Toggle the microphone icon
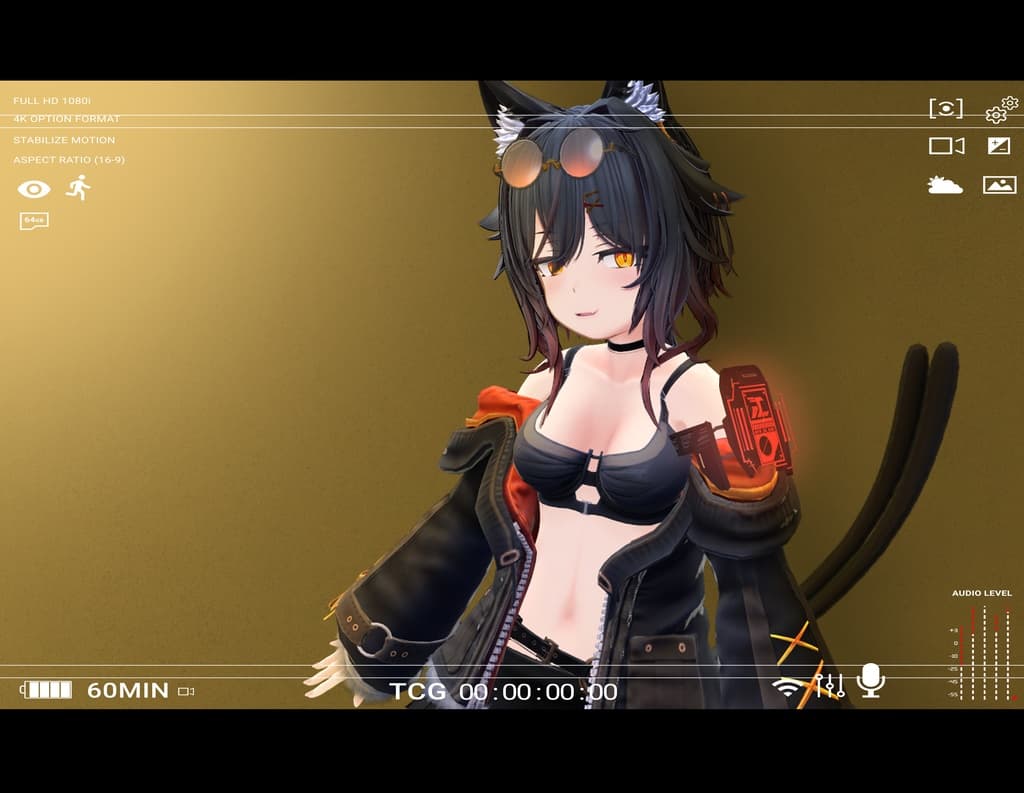Screen dimensions: 1024x793 point(870,680)
